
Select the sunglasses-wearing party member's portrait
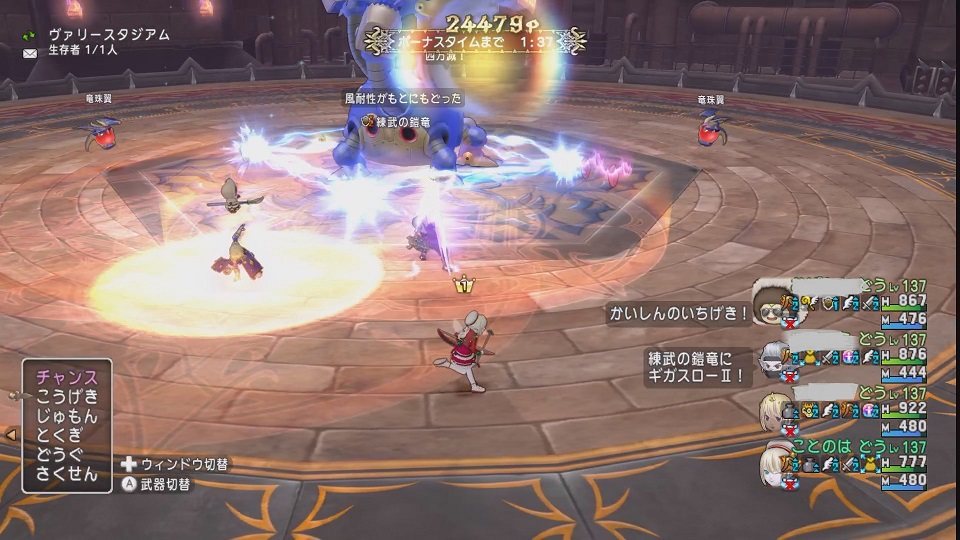pyautogui.click(x=770, y=310)
